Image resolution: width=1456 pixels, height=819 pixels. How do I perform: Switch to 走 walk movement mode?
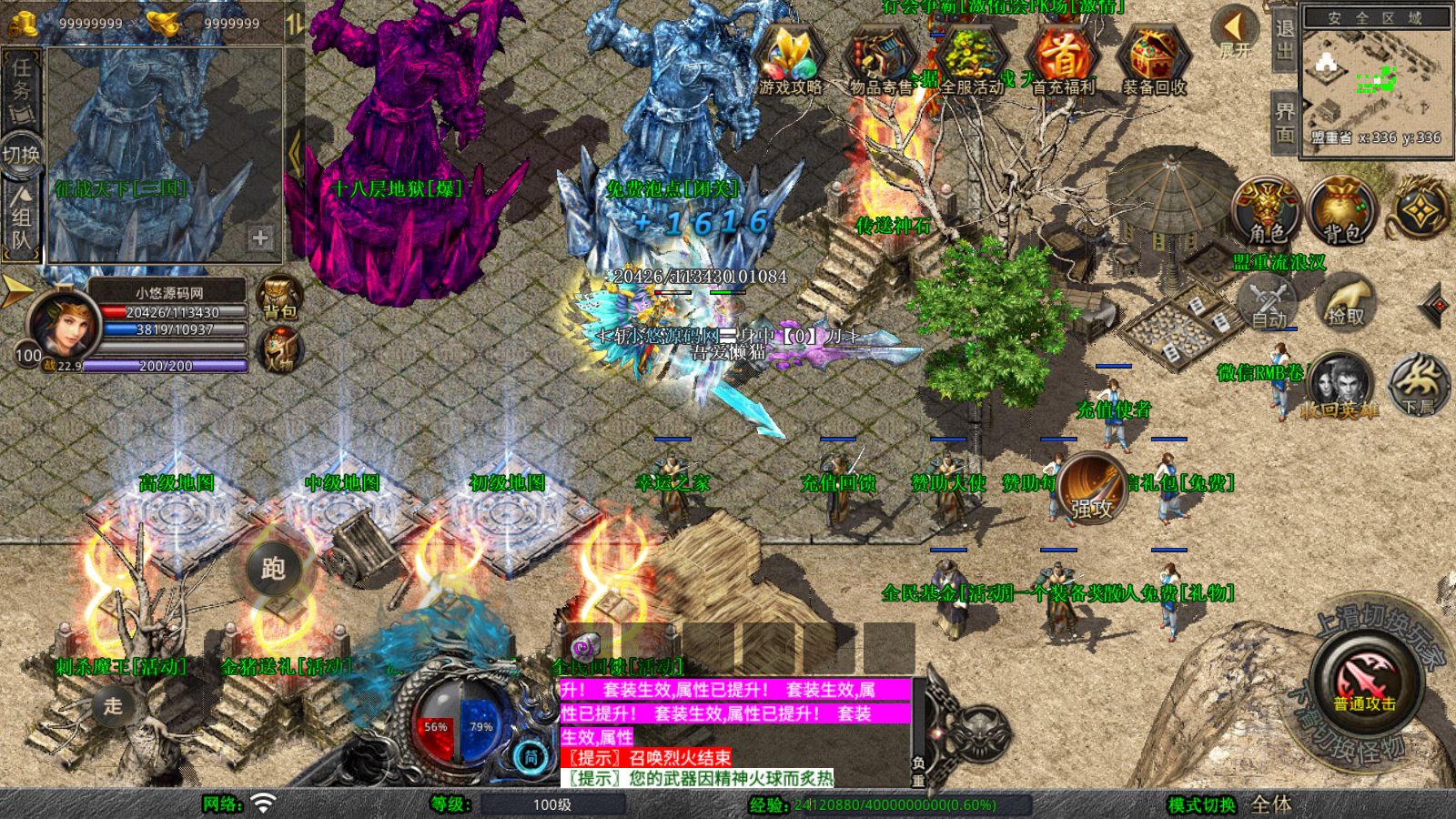[113, 705]
